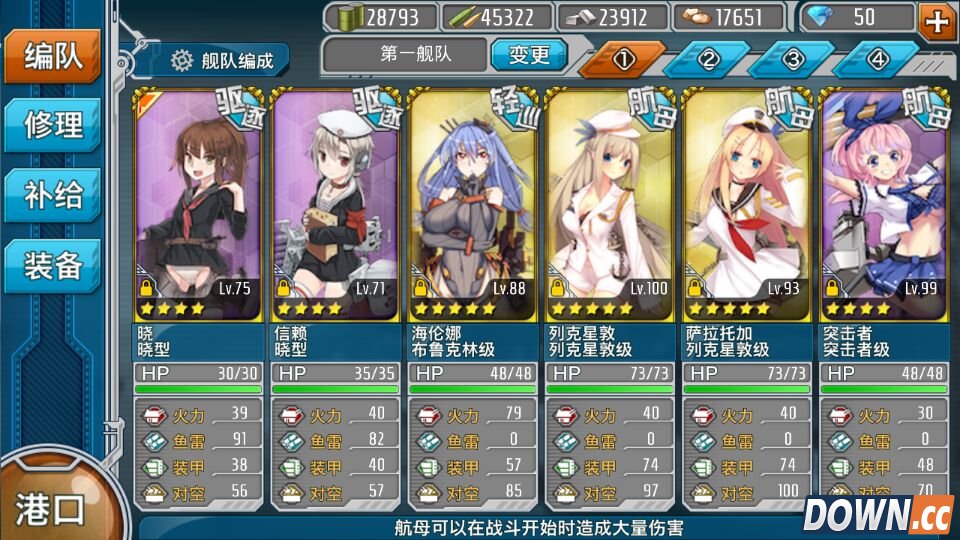Switch to fleet tab 1
Viewport: 960px width, 540px height.
pos(623,59)
